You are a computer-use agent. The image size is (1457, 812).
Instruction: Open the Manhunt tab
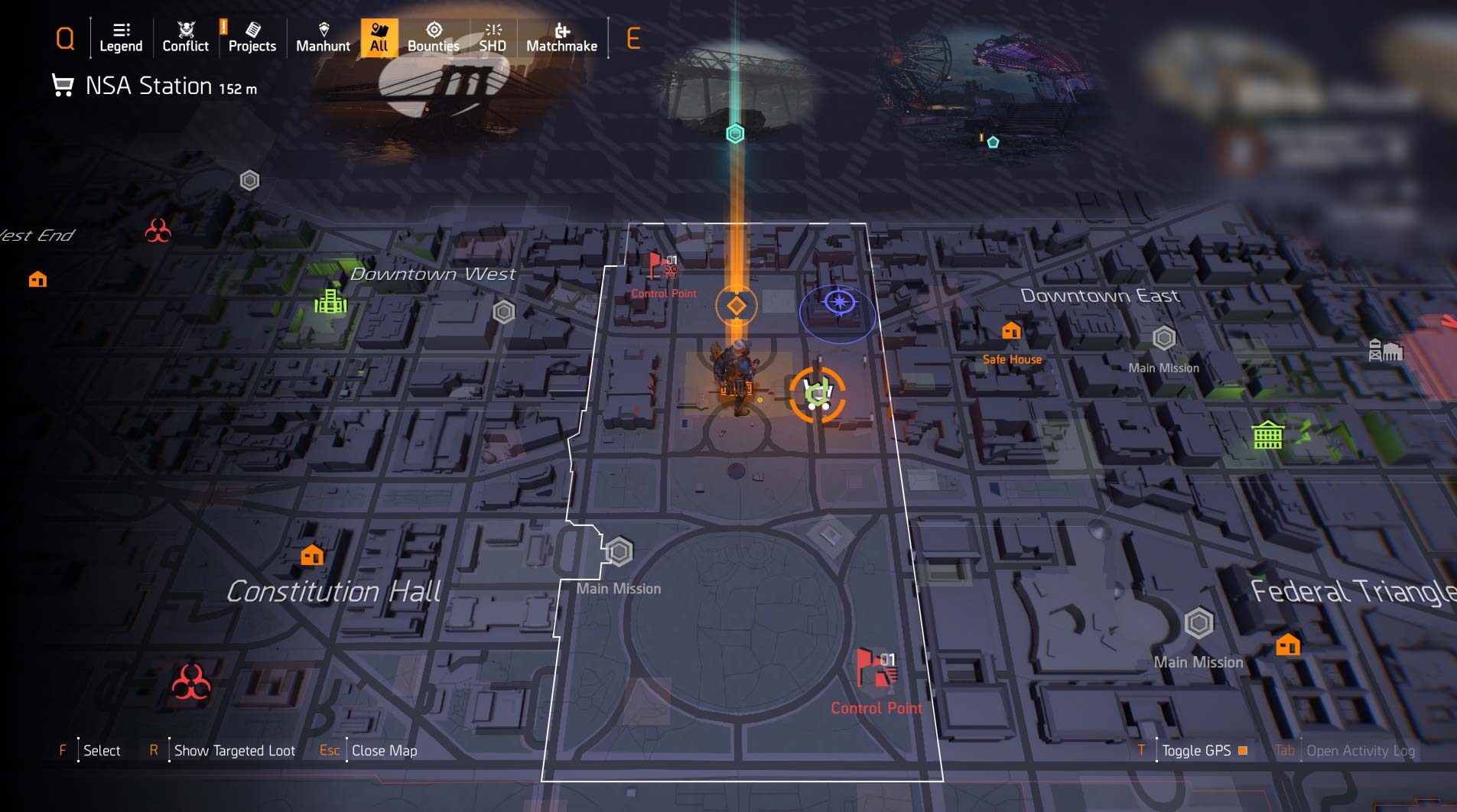[x=324, y=38]
